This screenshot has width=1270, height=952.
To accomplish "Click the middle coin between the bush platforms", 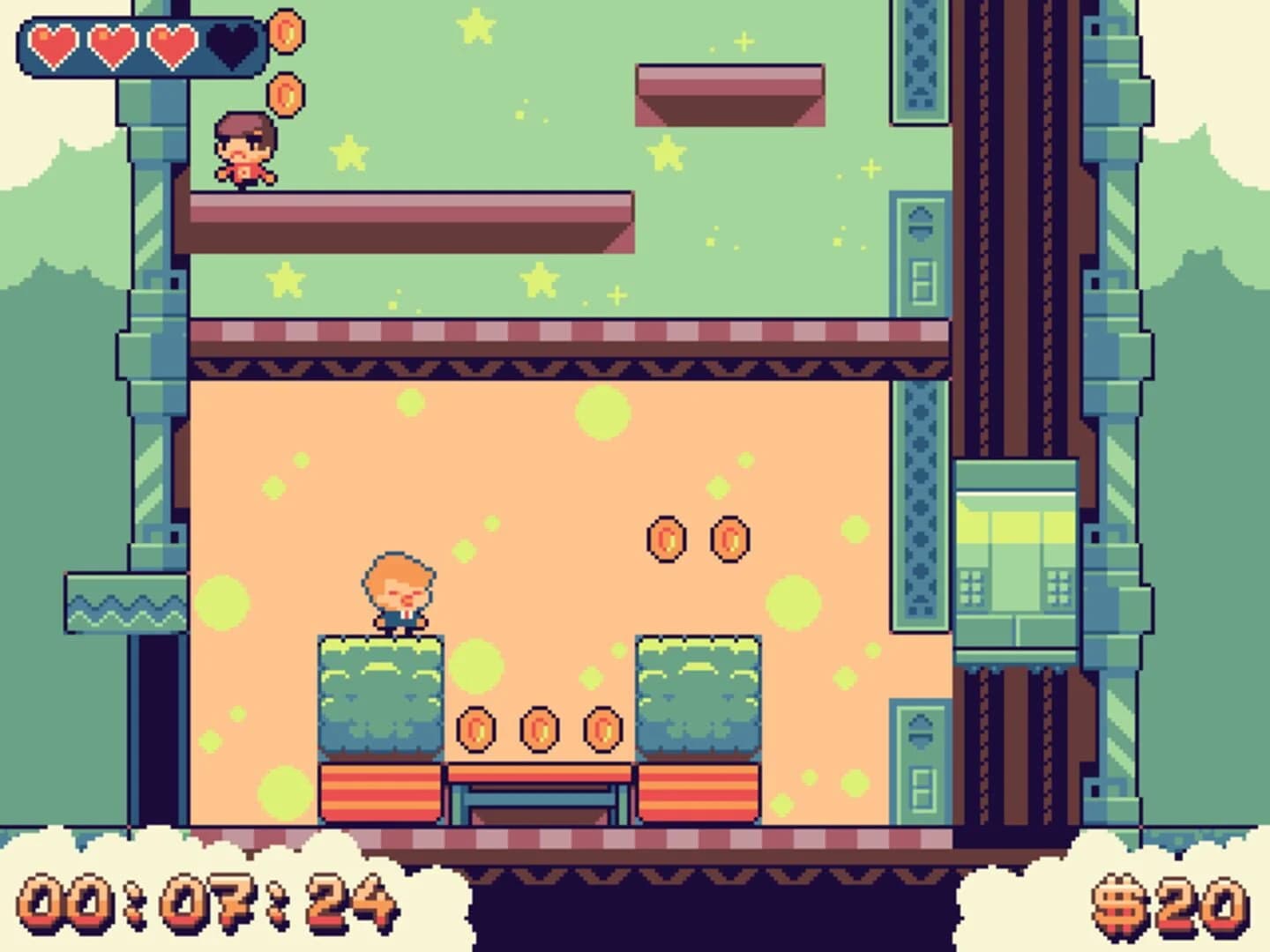I will tap(539, 729).
